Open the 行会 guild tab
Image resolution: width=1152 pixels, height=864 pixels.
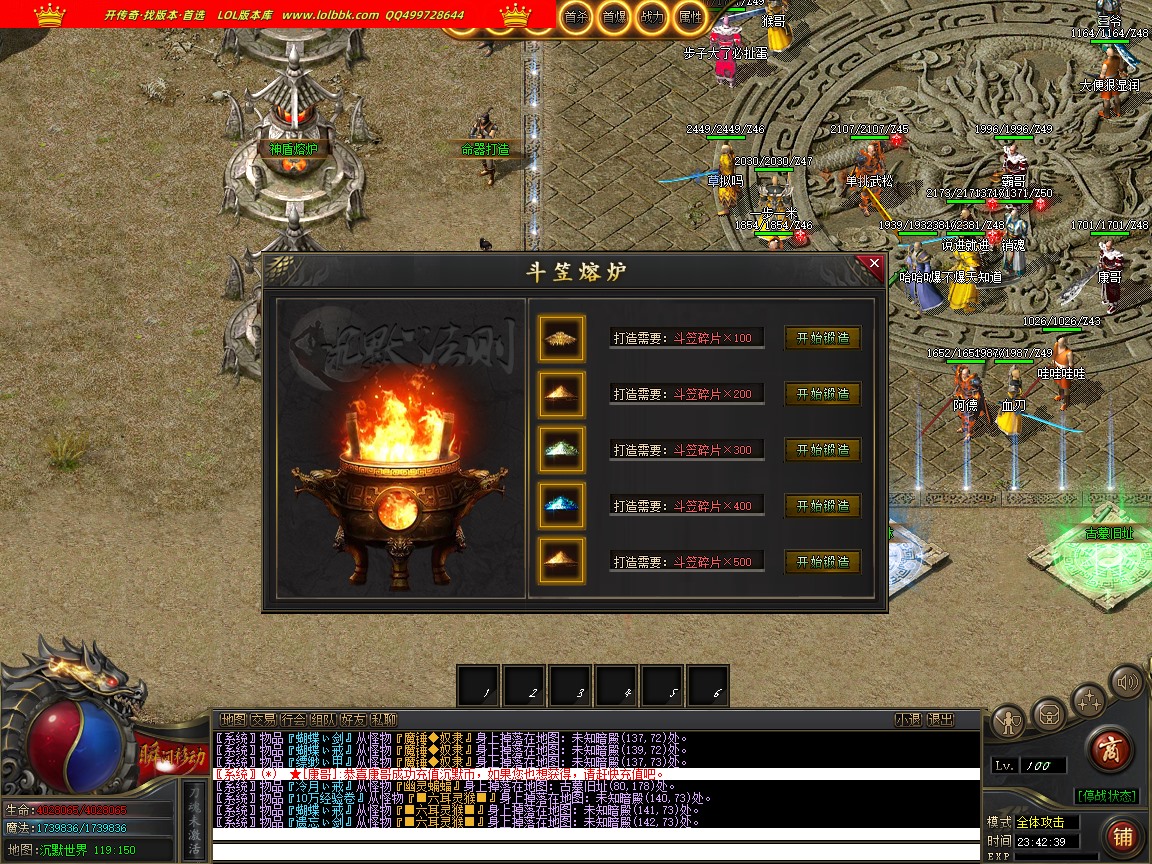pos(293,719)
